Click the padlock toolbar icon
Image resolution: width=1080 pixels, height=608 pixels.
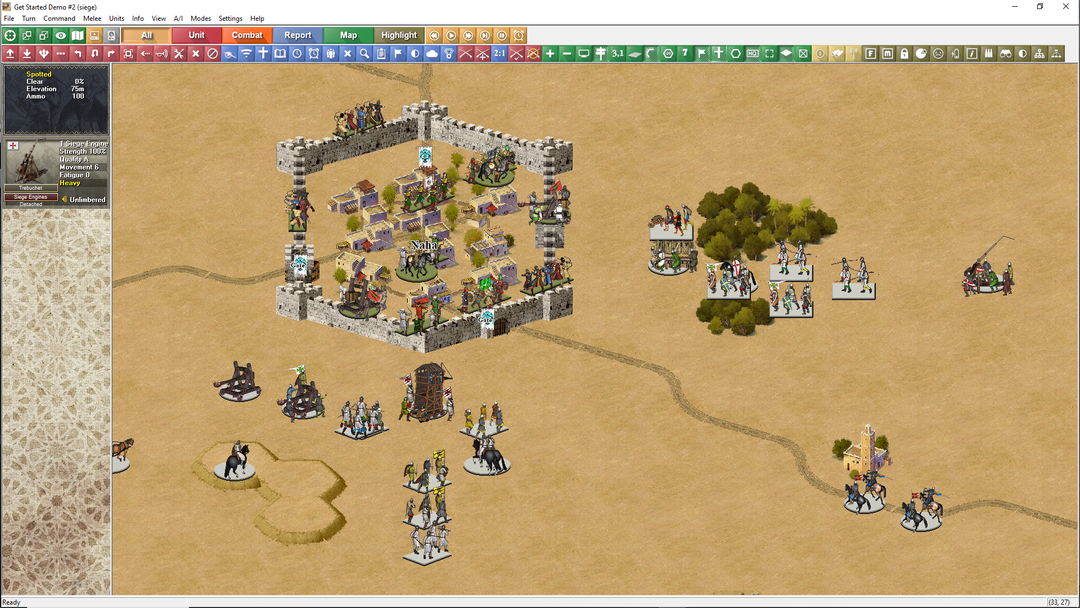click(x=904, y=53)
